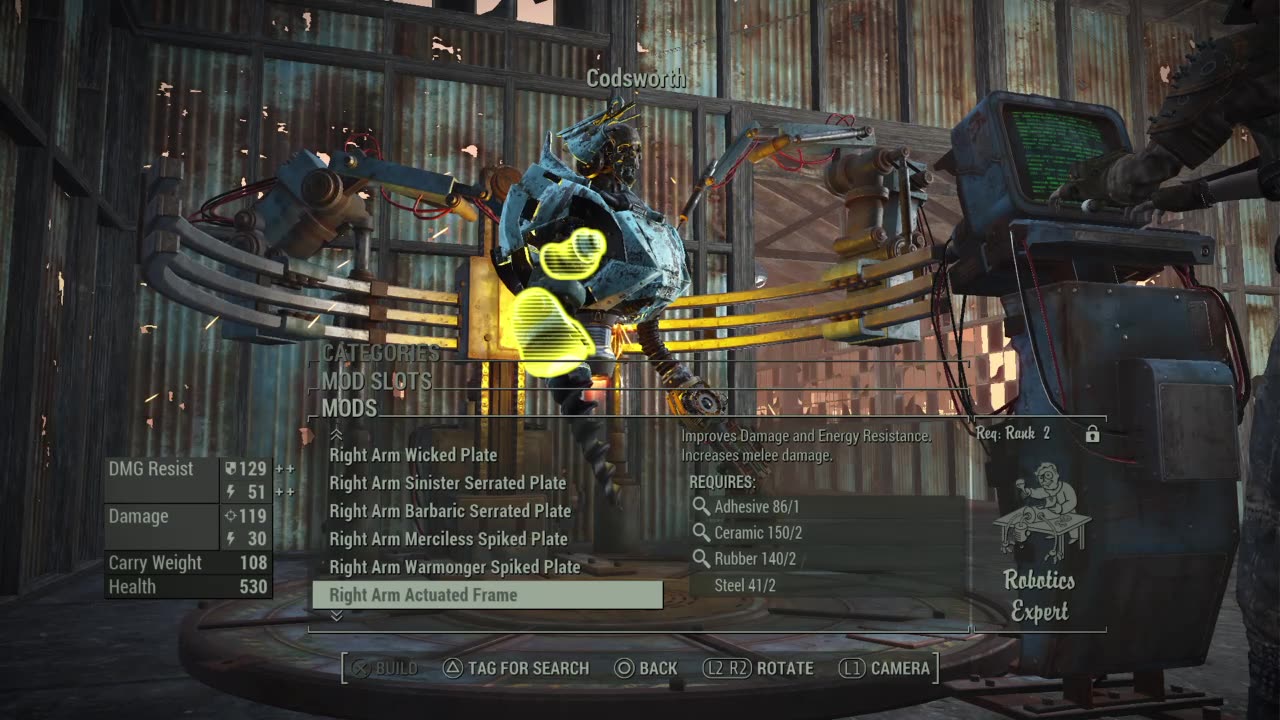The image size is (1280, 720).
Task: Pick Right Arm Merciless Spiked Plate
Action: pyautogui.click(x=448, y=539)
